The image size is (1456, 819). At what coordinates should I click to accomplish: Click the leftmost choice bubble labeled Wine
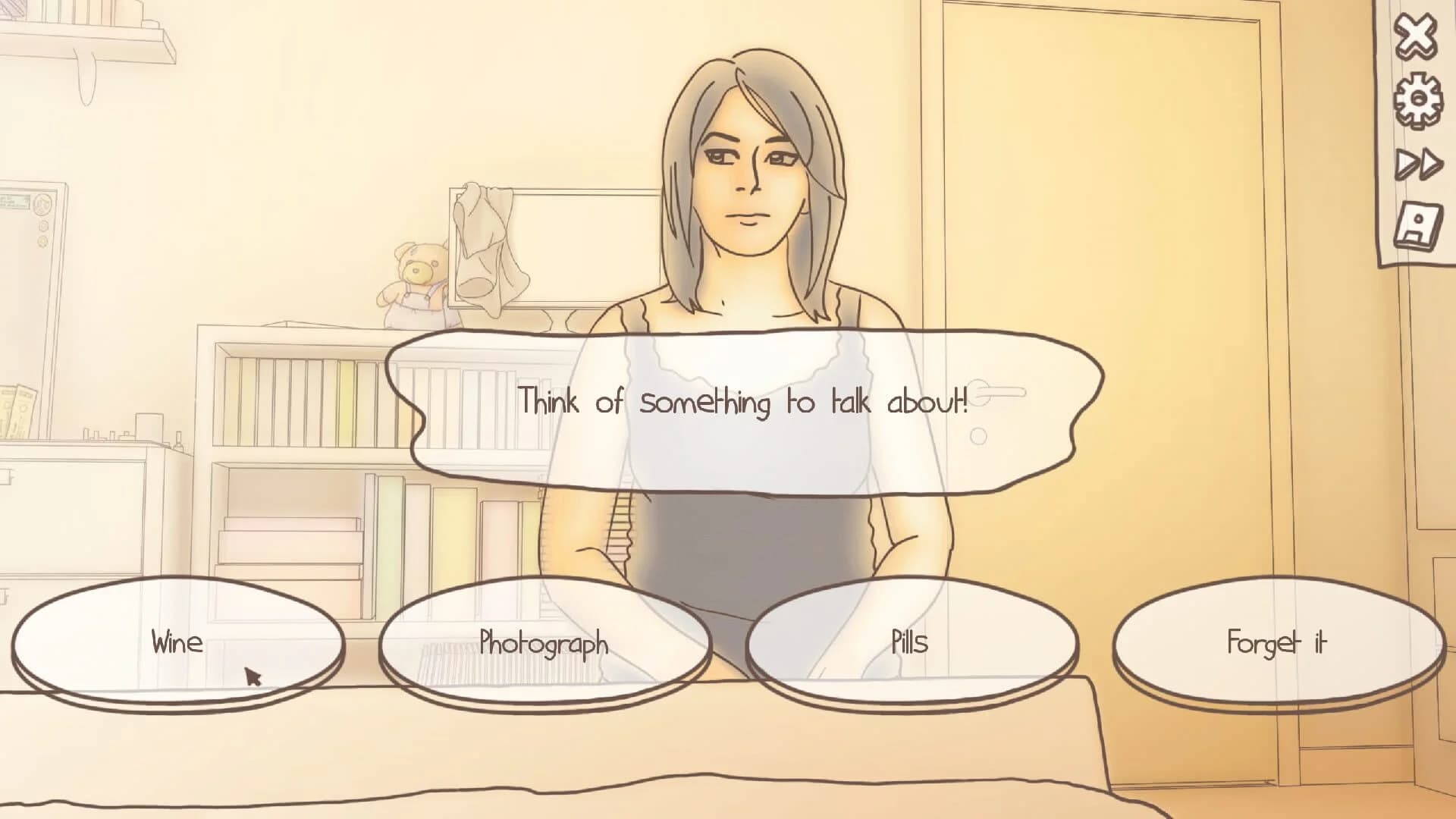pos(176,644)
